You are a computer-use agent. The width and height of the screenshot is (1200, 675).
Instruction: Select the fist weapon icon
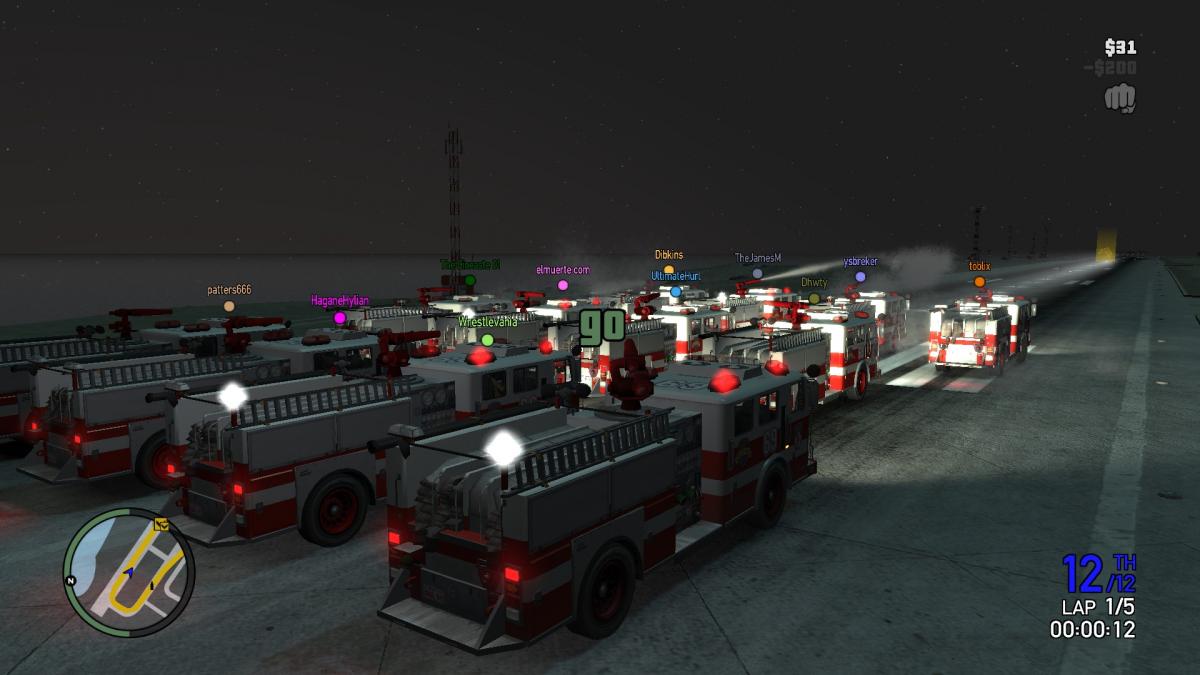coord(1120,97)
